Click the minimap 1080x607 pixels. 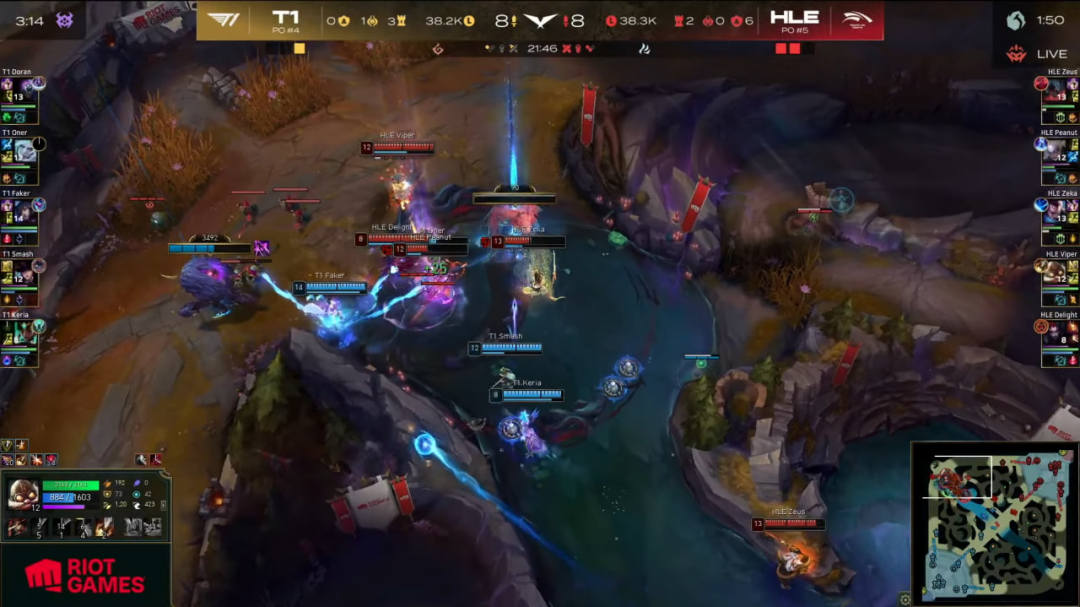[x=993, y=523]
